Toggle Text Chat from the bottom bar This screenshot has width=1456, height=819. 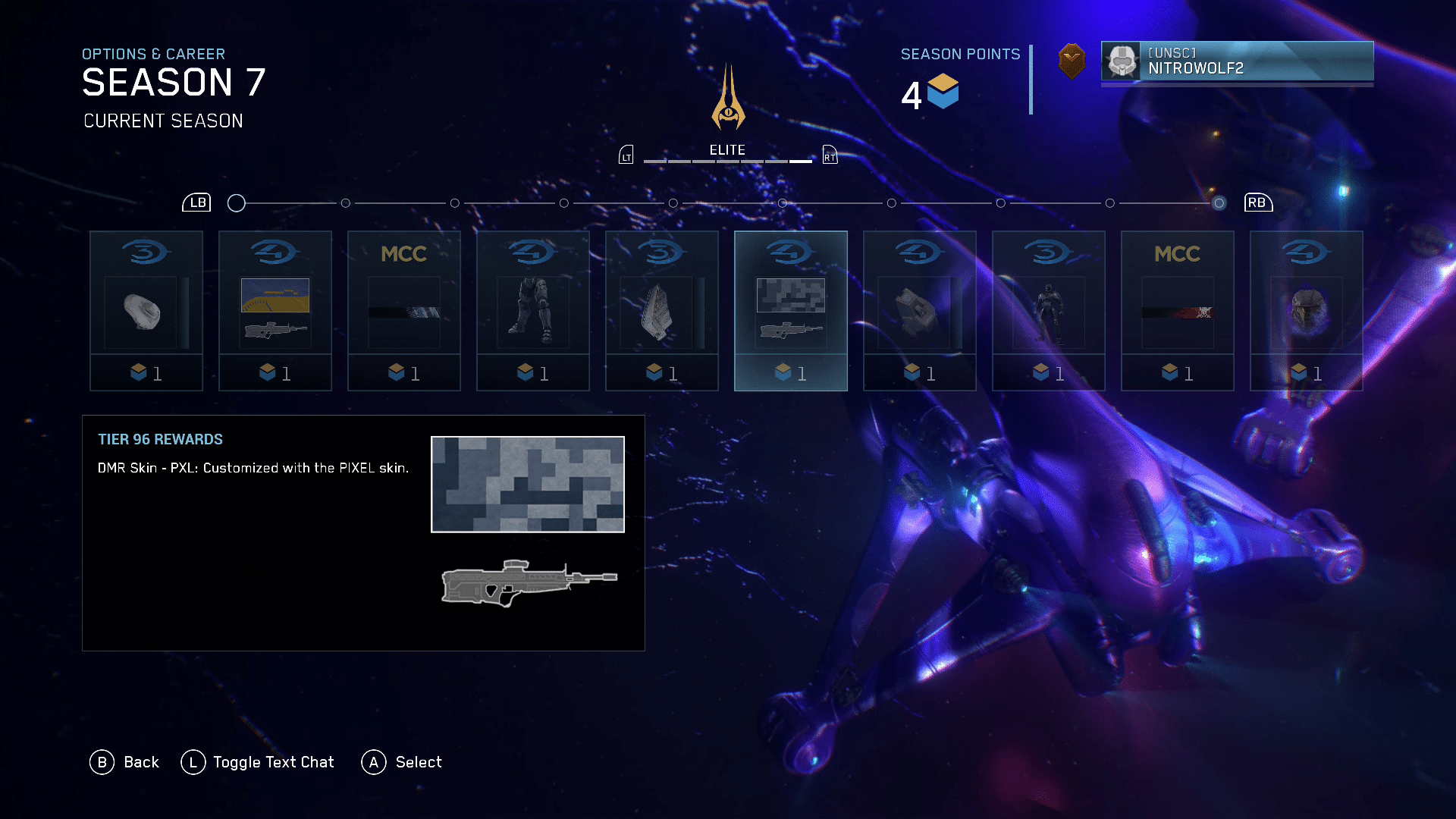(x=258, y=762)
